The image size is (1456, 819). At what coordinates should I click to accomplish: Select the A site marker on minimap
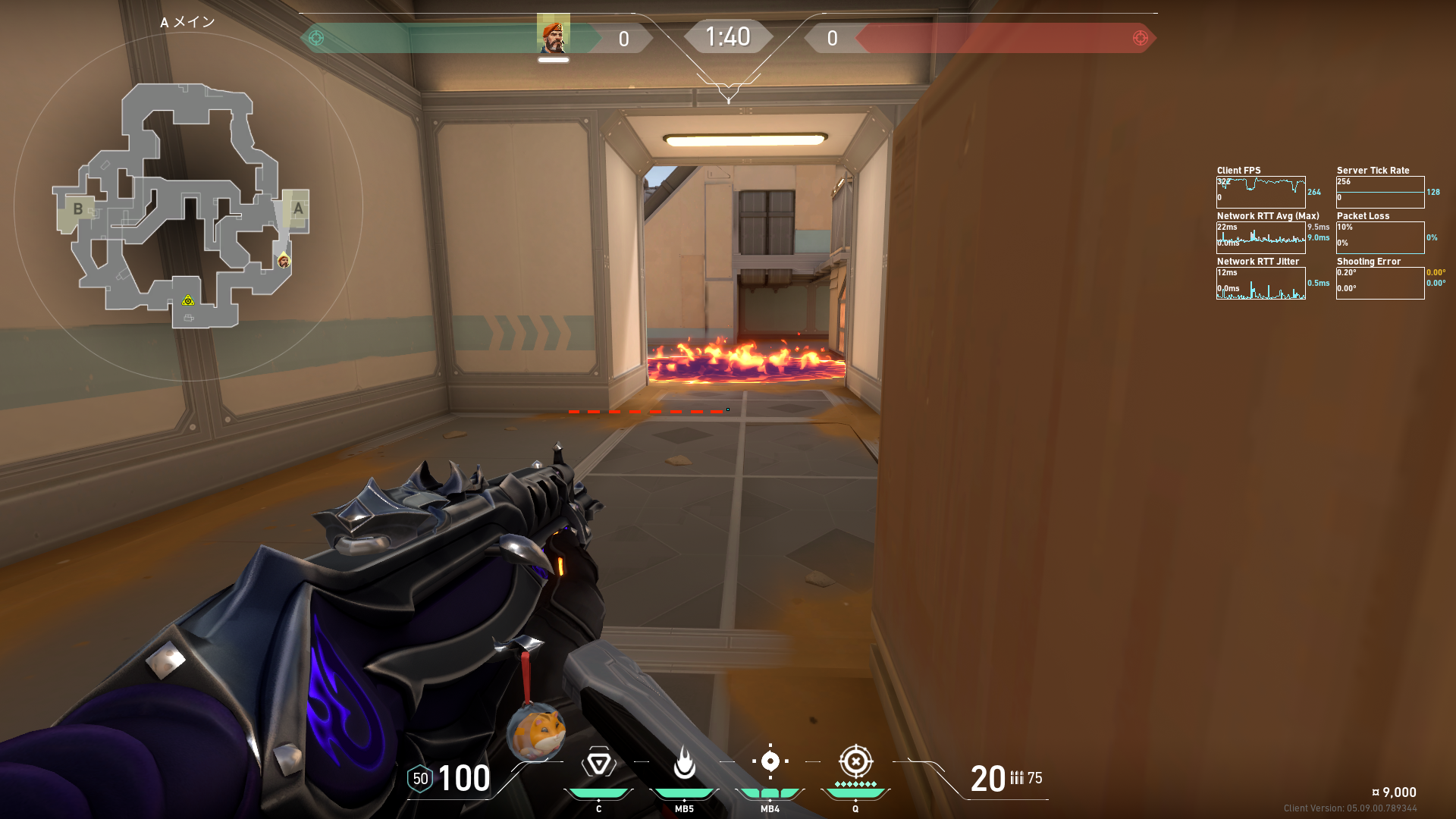(x=298, y=209)
